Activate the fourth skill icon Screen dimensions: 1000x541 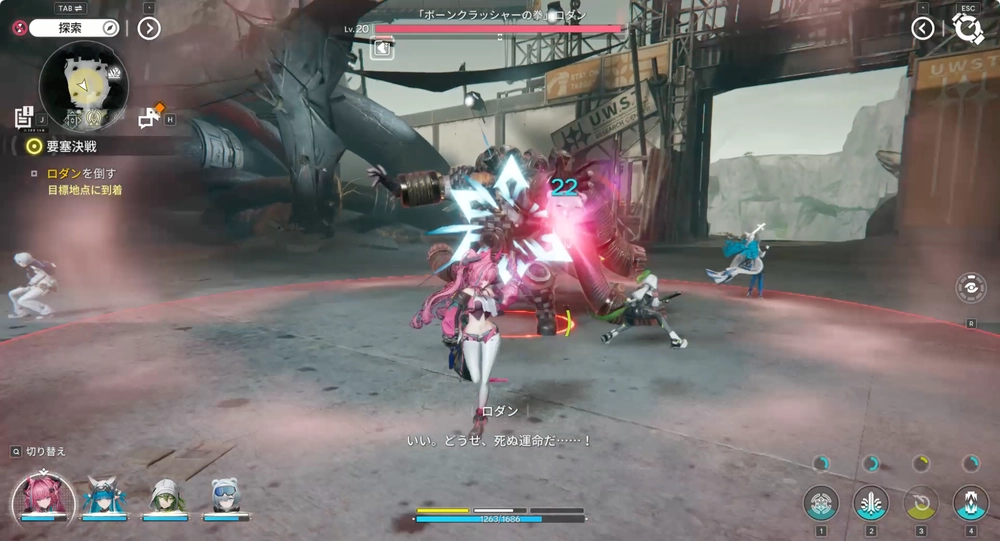click(x=970, y=502)
